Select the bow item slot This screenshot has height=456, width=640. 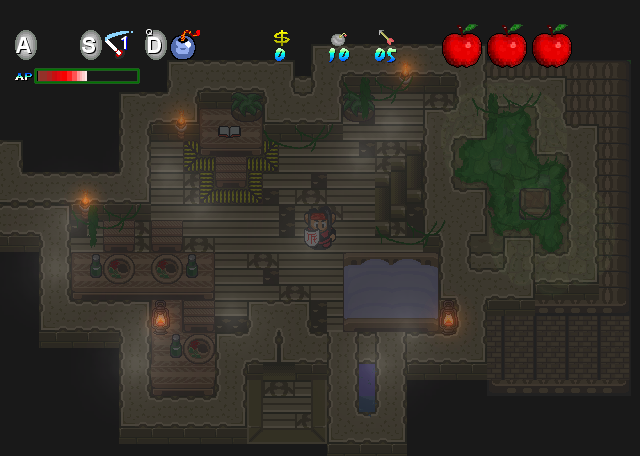point(120,44)
